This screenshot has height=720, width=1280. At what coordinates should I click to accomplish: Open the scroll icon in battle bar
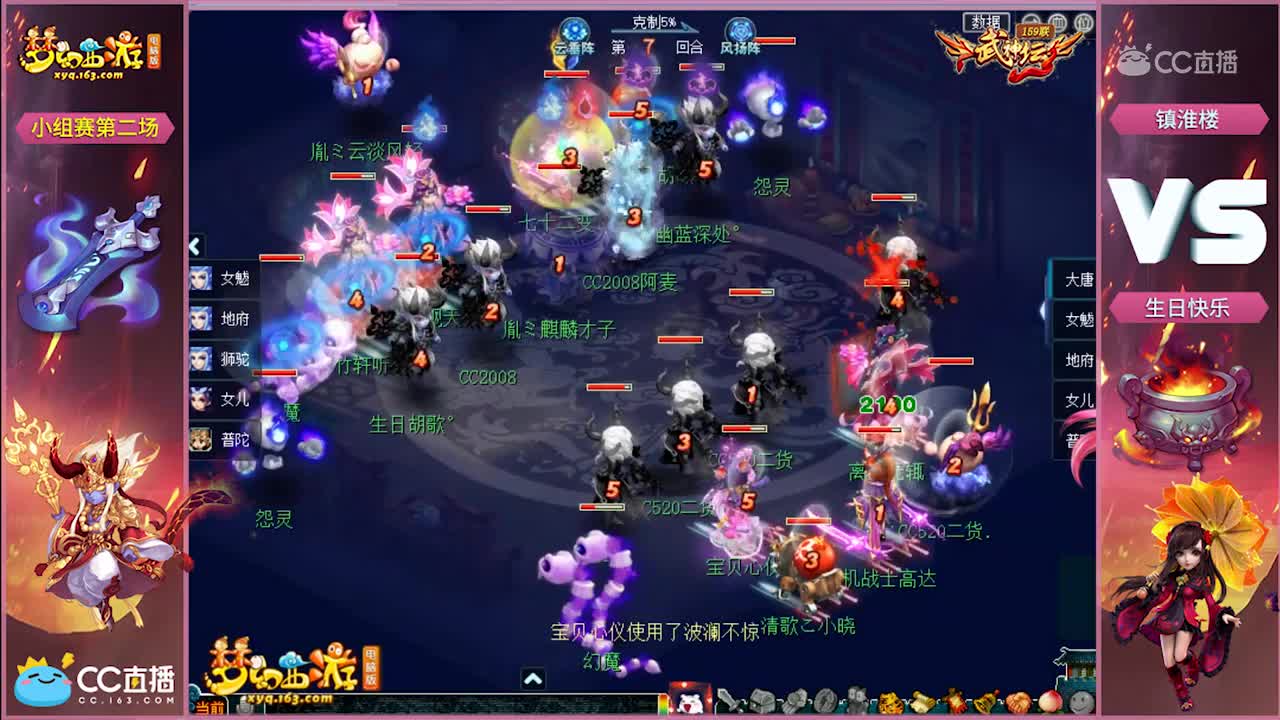pos(920,700)
